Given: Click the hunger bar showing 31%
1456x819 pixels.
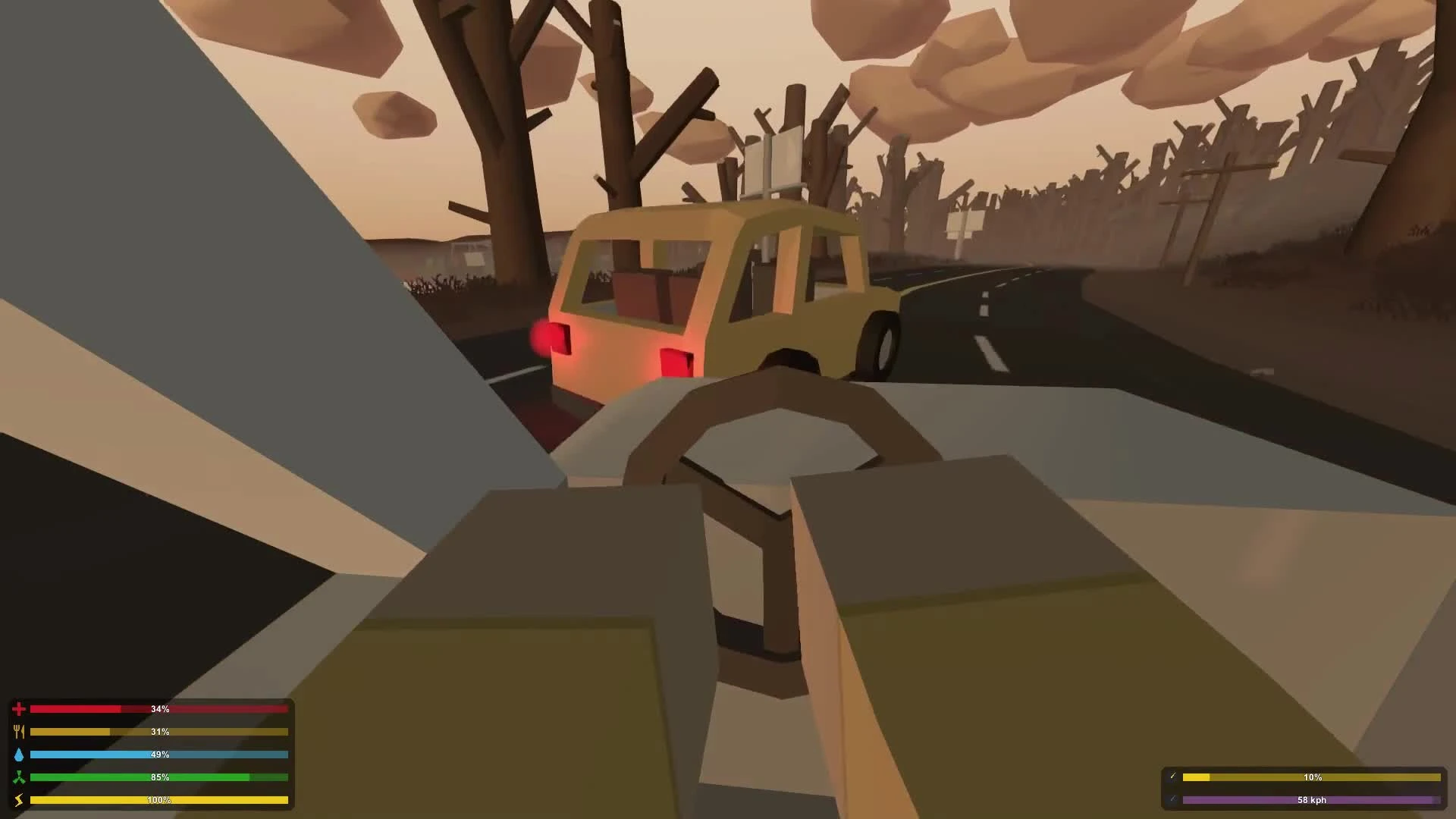Looking at the screenshot, I should click(159, 731).
